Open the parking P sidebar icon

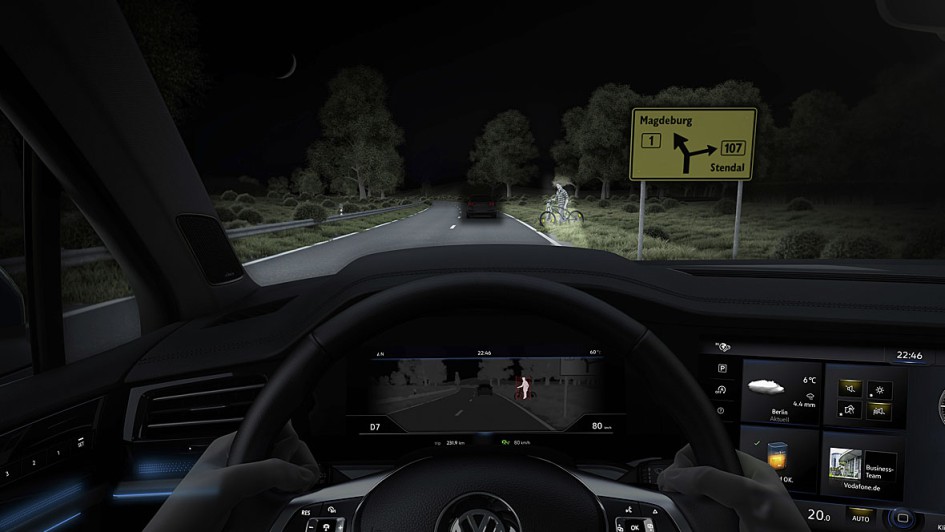[x=721, y=367]
